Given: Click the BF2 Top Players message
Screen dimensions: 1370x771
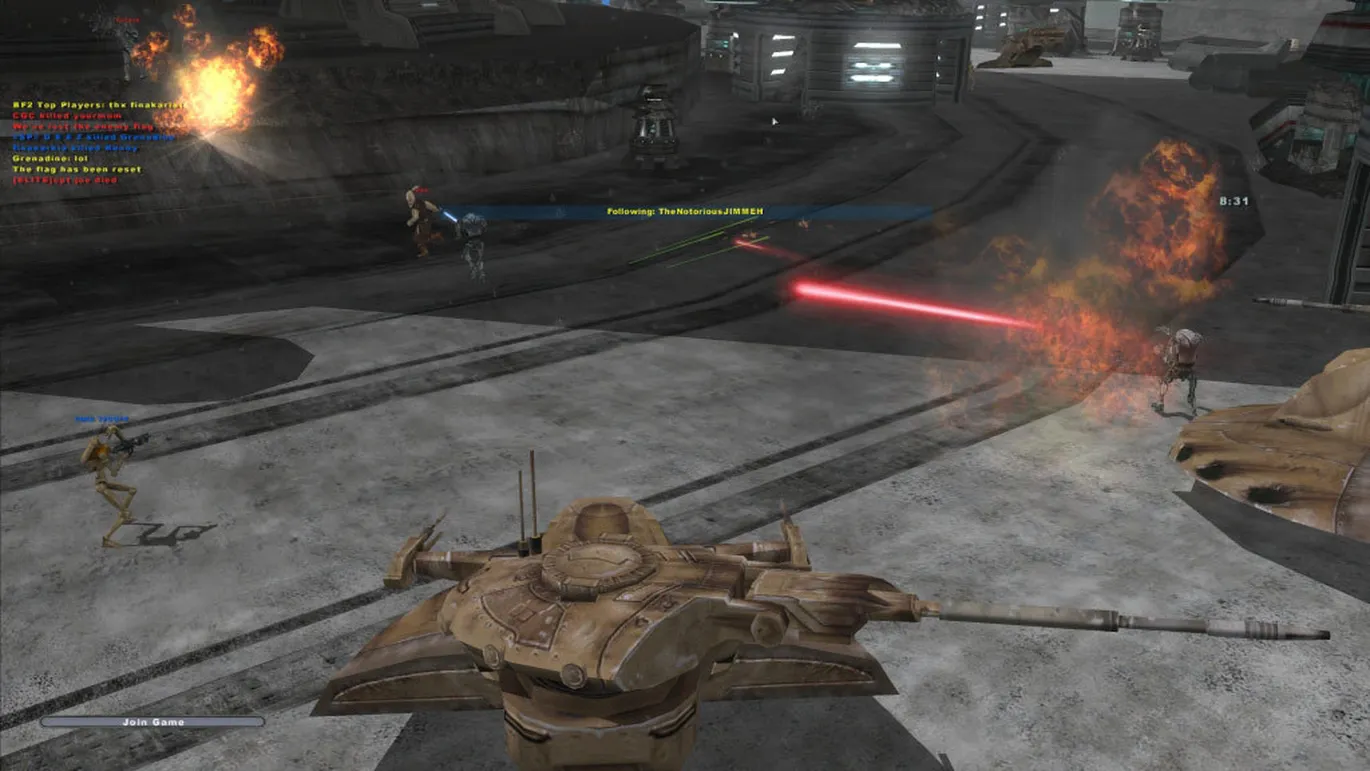Looking at the screenshot, I should [100, 103].
